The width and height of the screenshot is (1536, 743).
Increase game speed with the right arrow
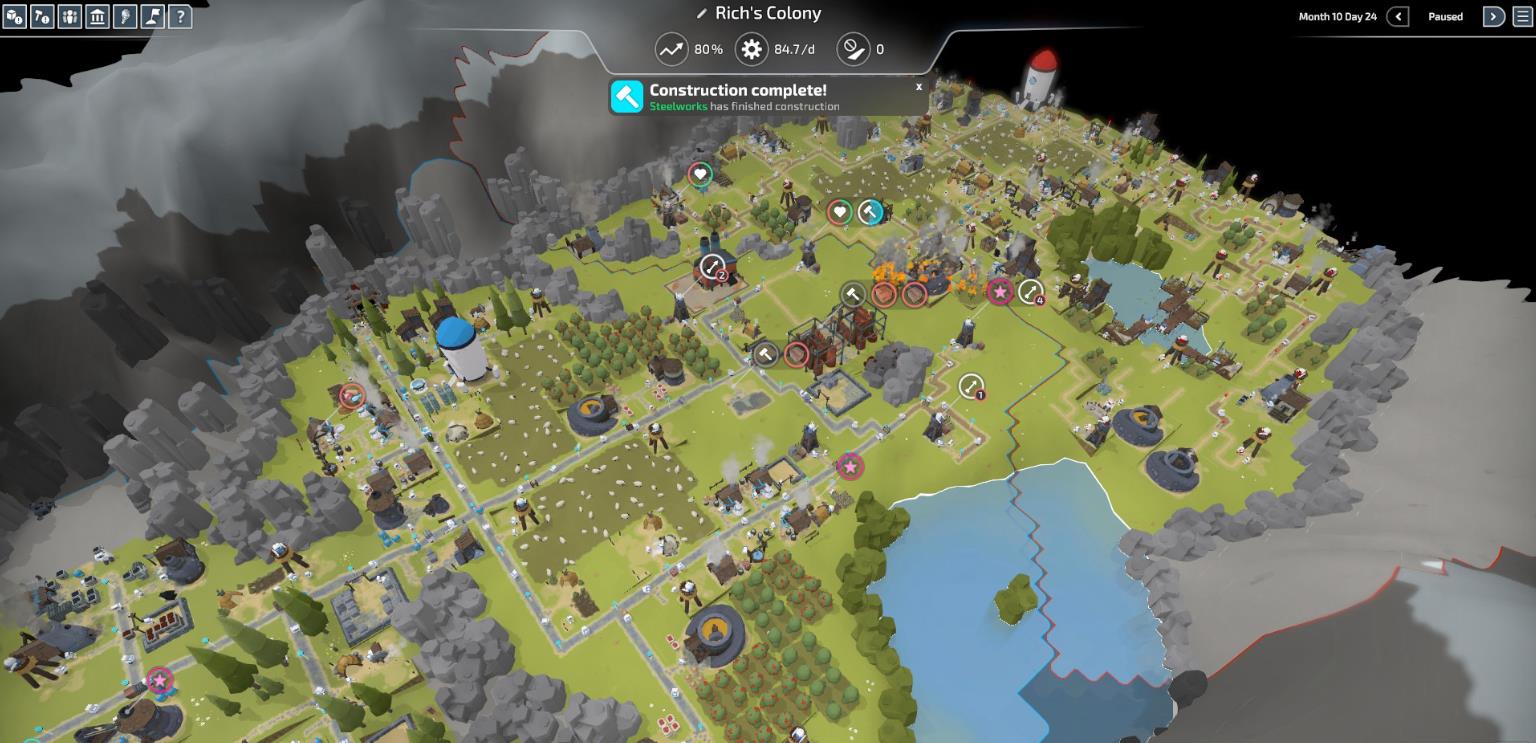1493,16
